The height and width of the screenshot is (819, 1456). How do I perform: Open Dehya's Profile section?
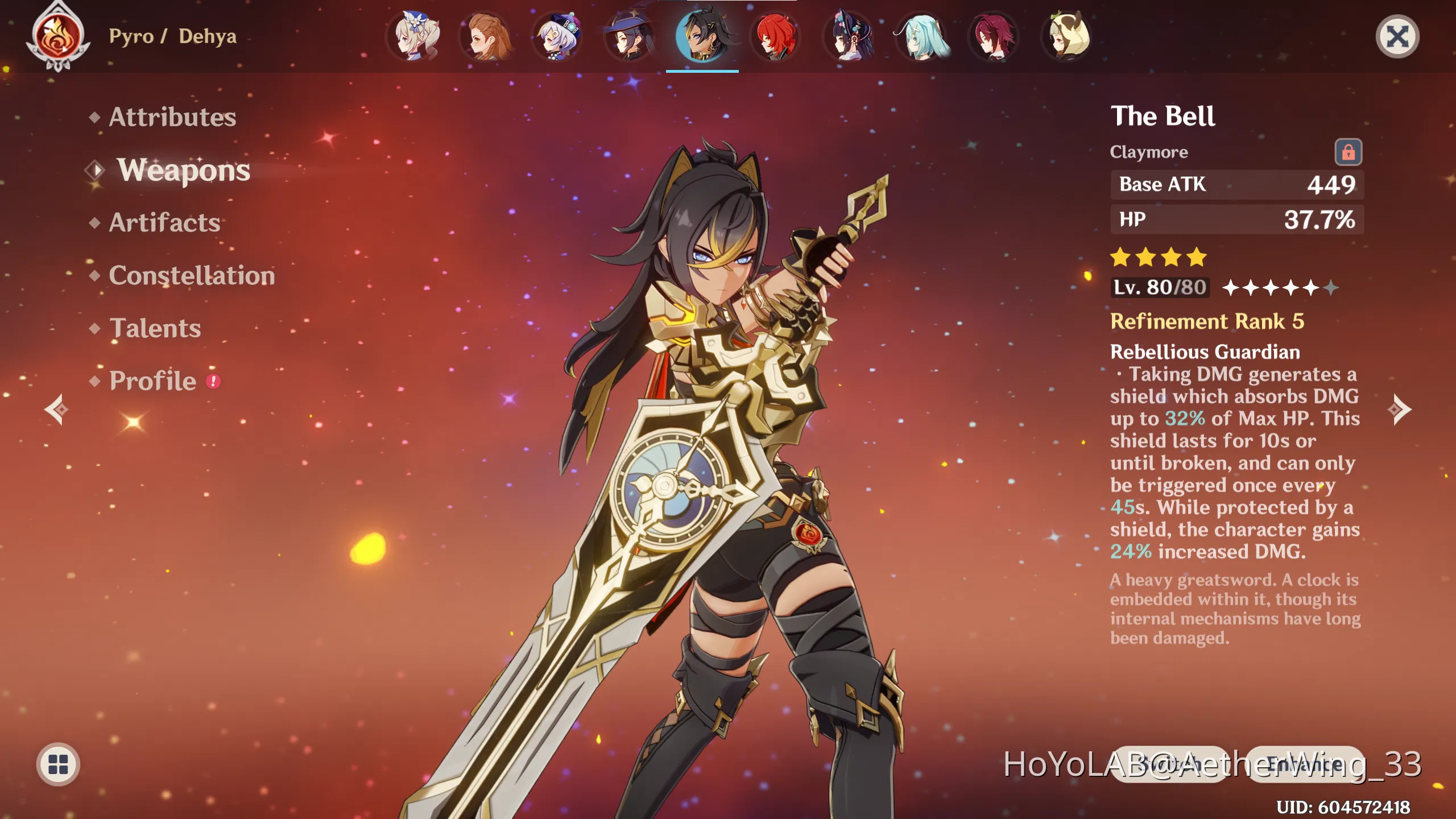click(152, 380)
